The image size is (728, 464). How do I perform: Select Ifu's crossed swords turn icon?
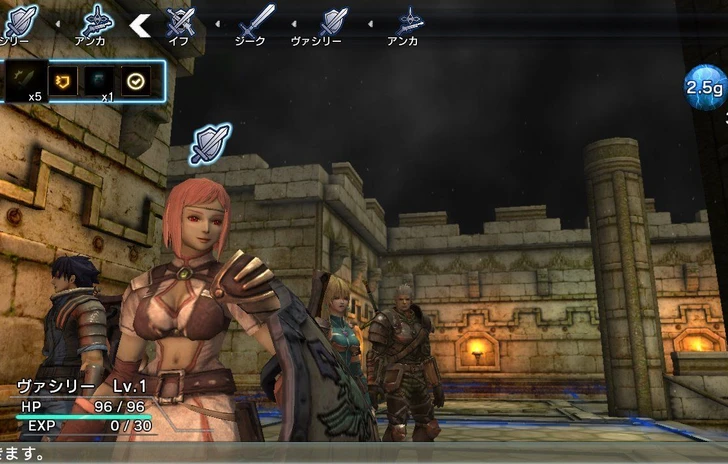point(180,20)
